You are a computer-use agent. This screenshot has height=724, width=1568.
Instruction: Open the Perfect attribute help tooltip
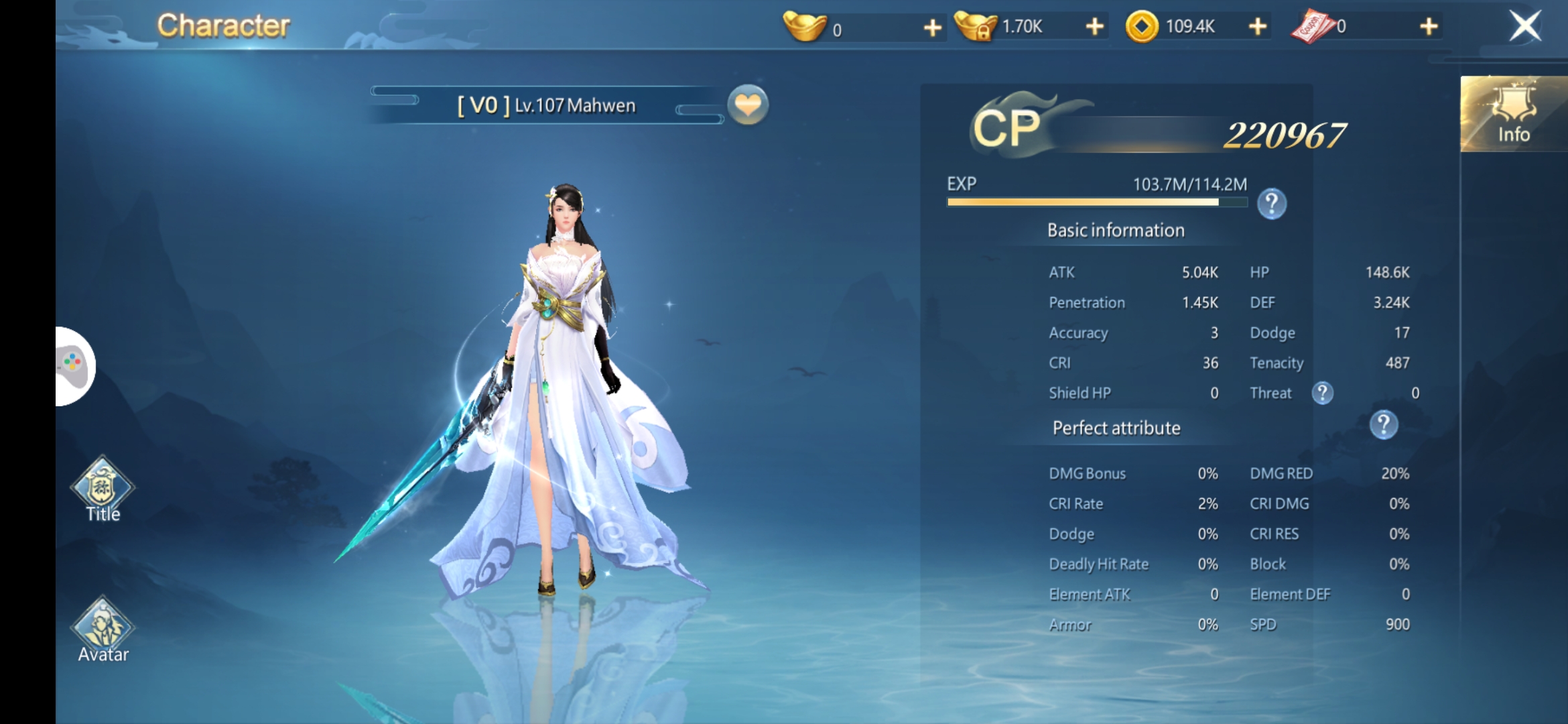tap(1384, 425)
